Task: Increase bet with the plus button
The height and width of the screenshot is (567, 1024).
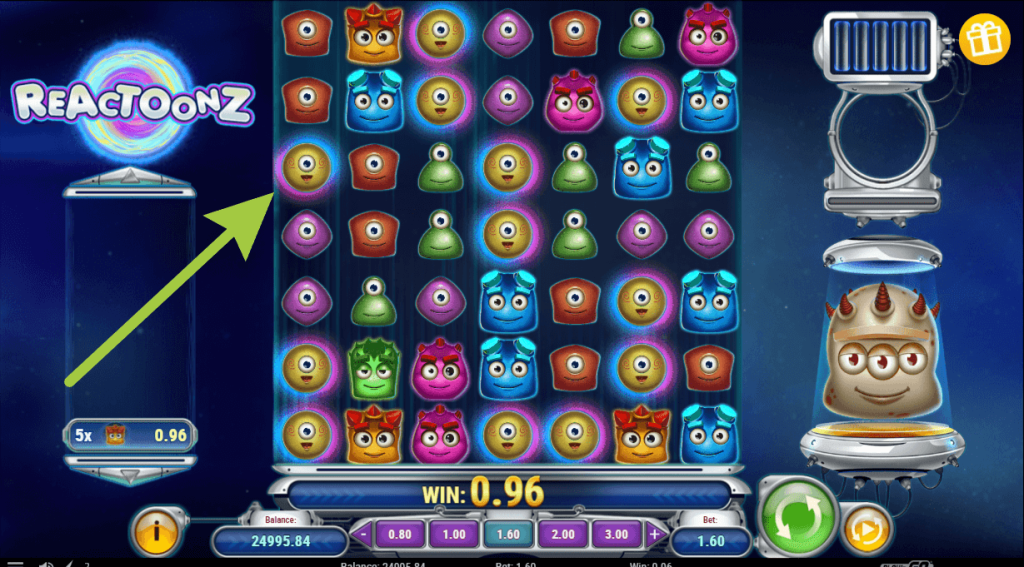Action: point(654,534)
